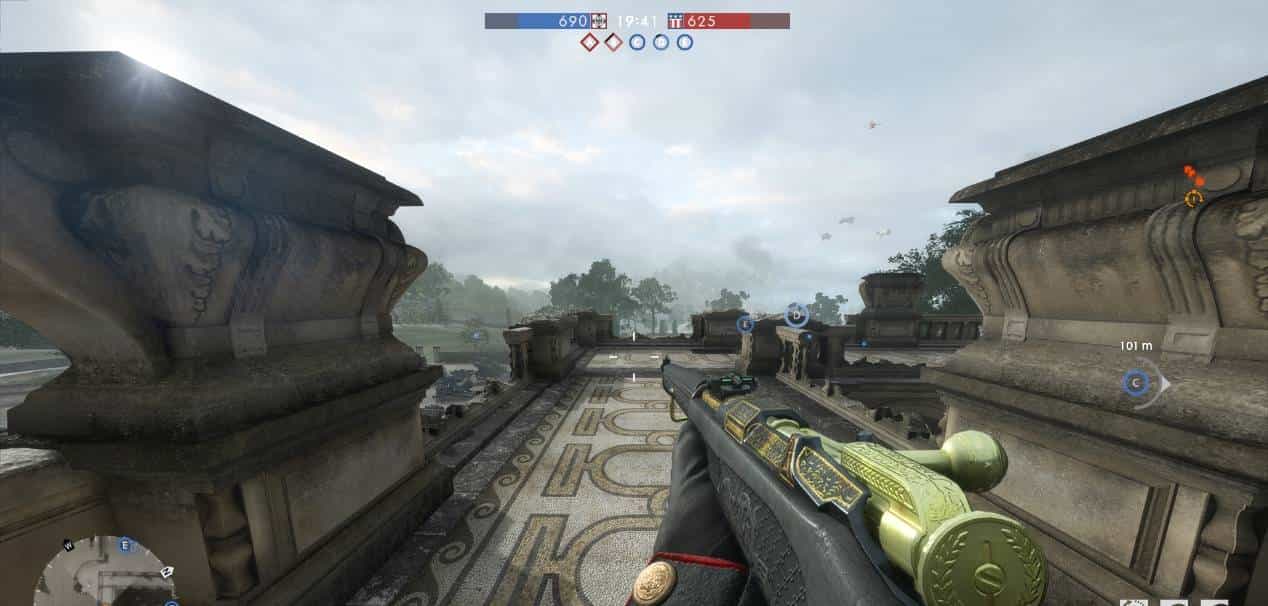Viewport: 1268px width, 606px height.
Task: Select the E objective marker on the minimap
Action: click(x=125, y=545)
